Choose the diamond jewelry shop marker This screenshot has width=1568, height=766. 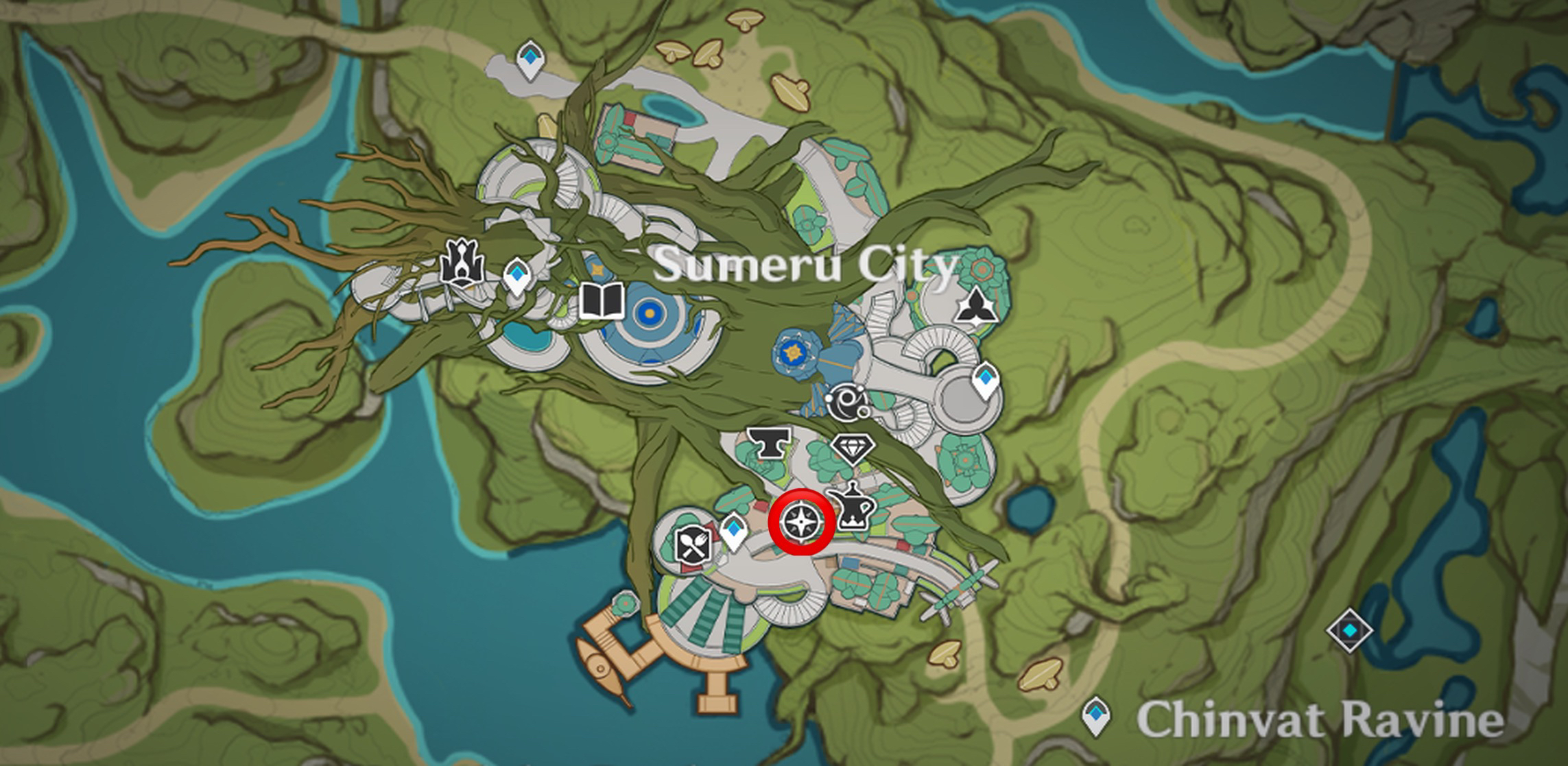(853, 448)
